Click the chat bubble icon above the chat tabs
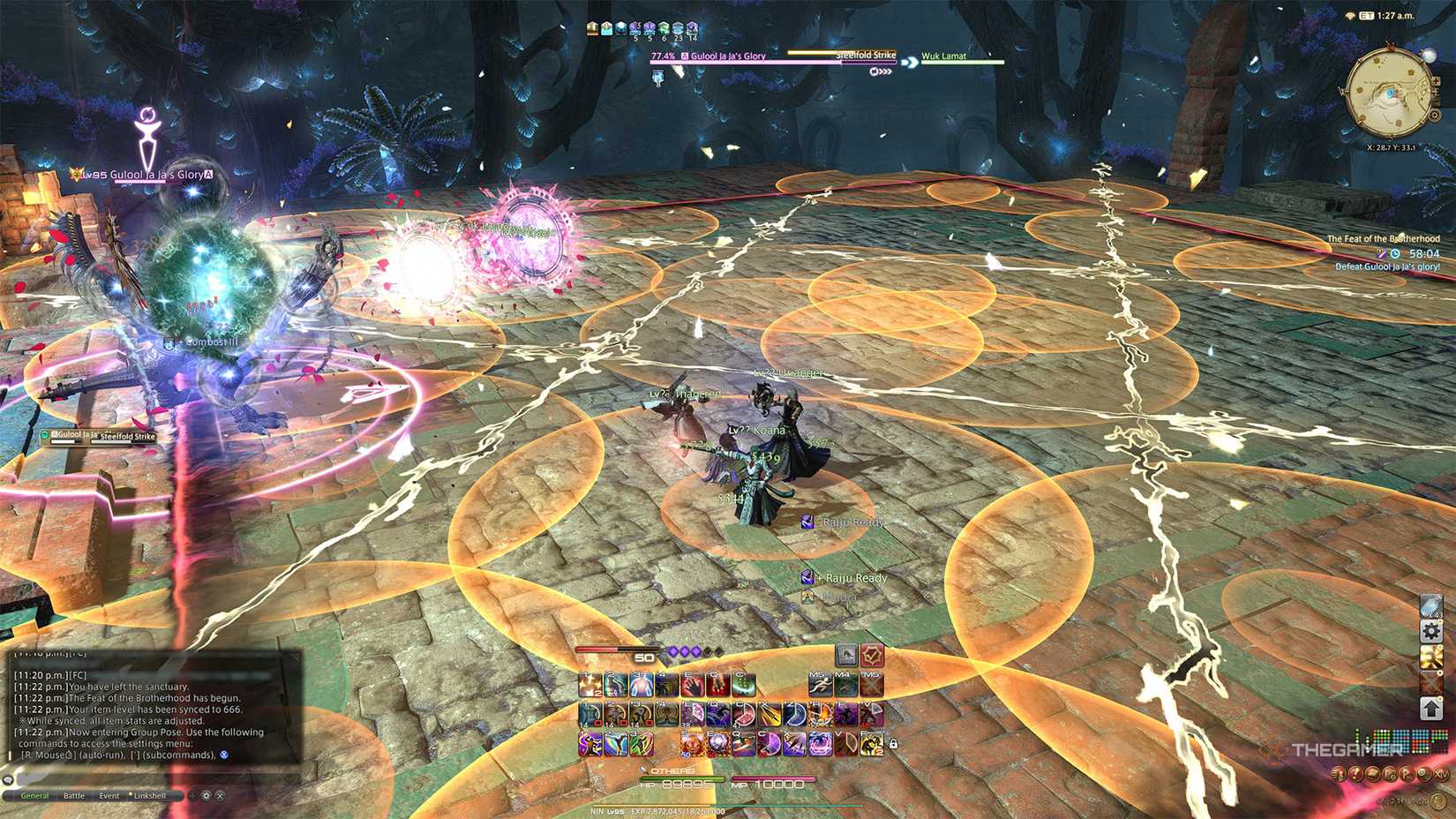The image size is (1456, 819). [x=8, y=781]
